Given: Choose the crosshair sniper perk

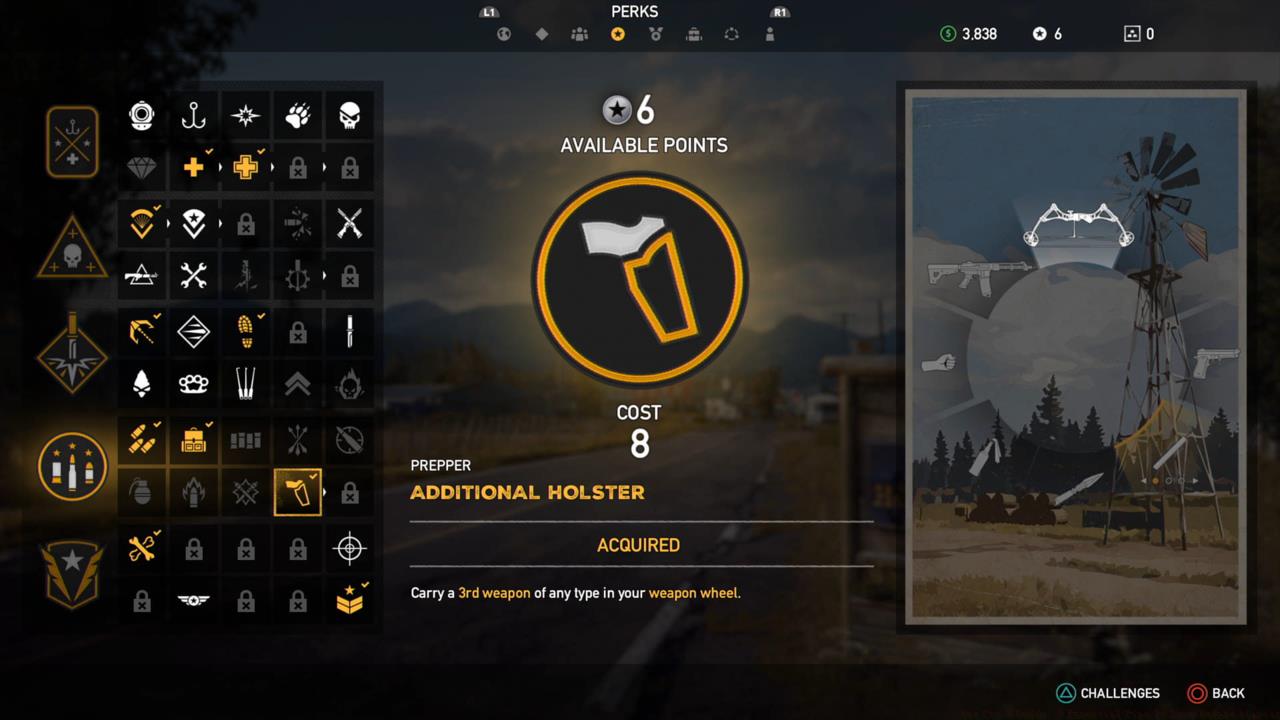Looking at the screenshot, I should pos(349,547).
